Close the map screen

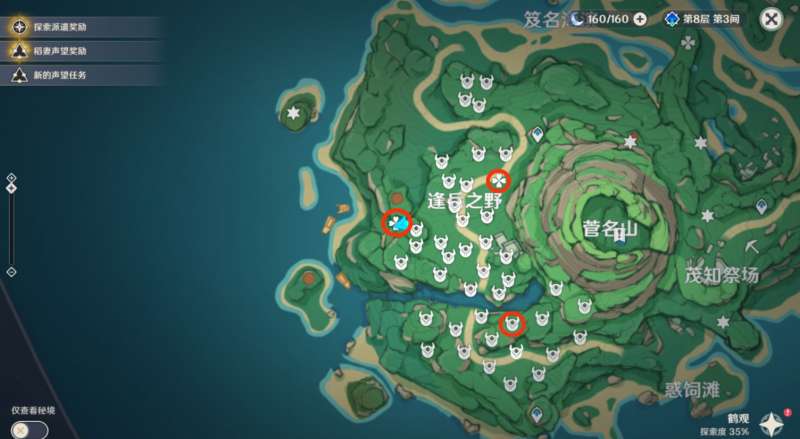tap(771, 19)
